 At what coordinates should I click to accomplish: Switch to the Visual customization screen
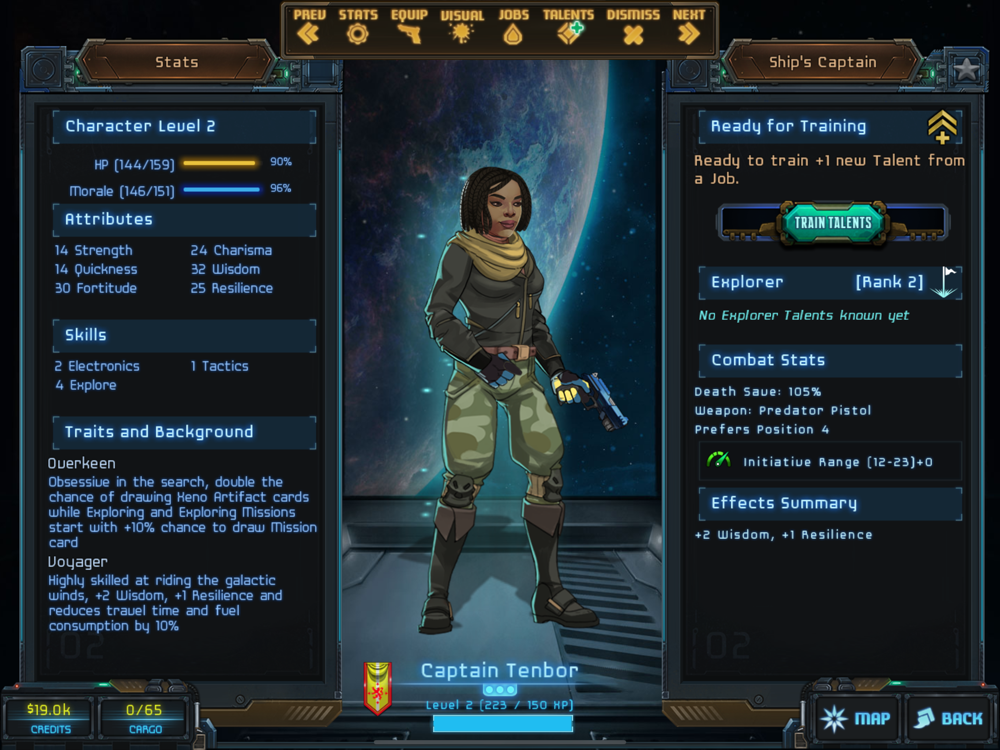coord(461,27)
